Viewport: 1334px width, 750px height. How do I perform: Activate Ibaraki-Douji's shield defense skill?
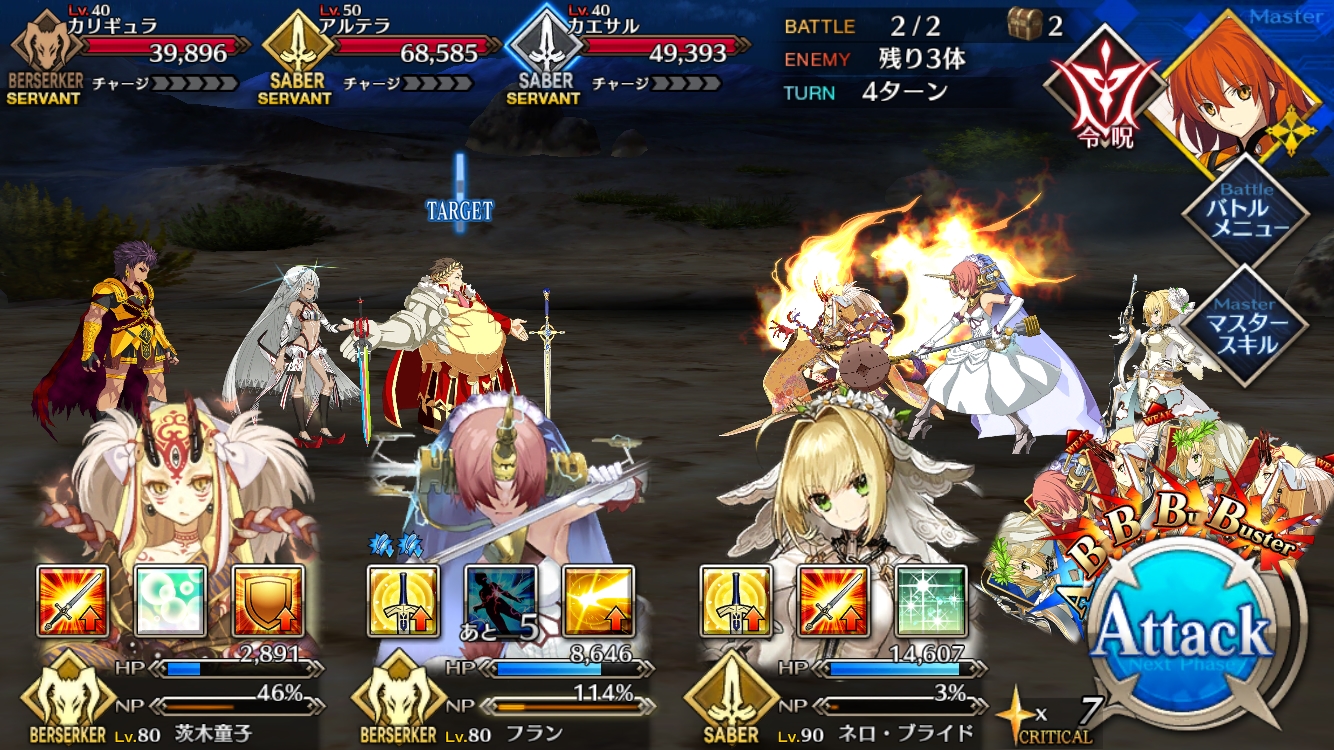(268, 601)
